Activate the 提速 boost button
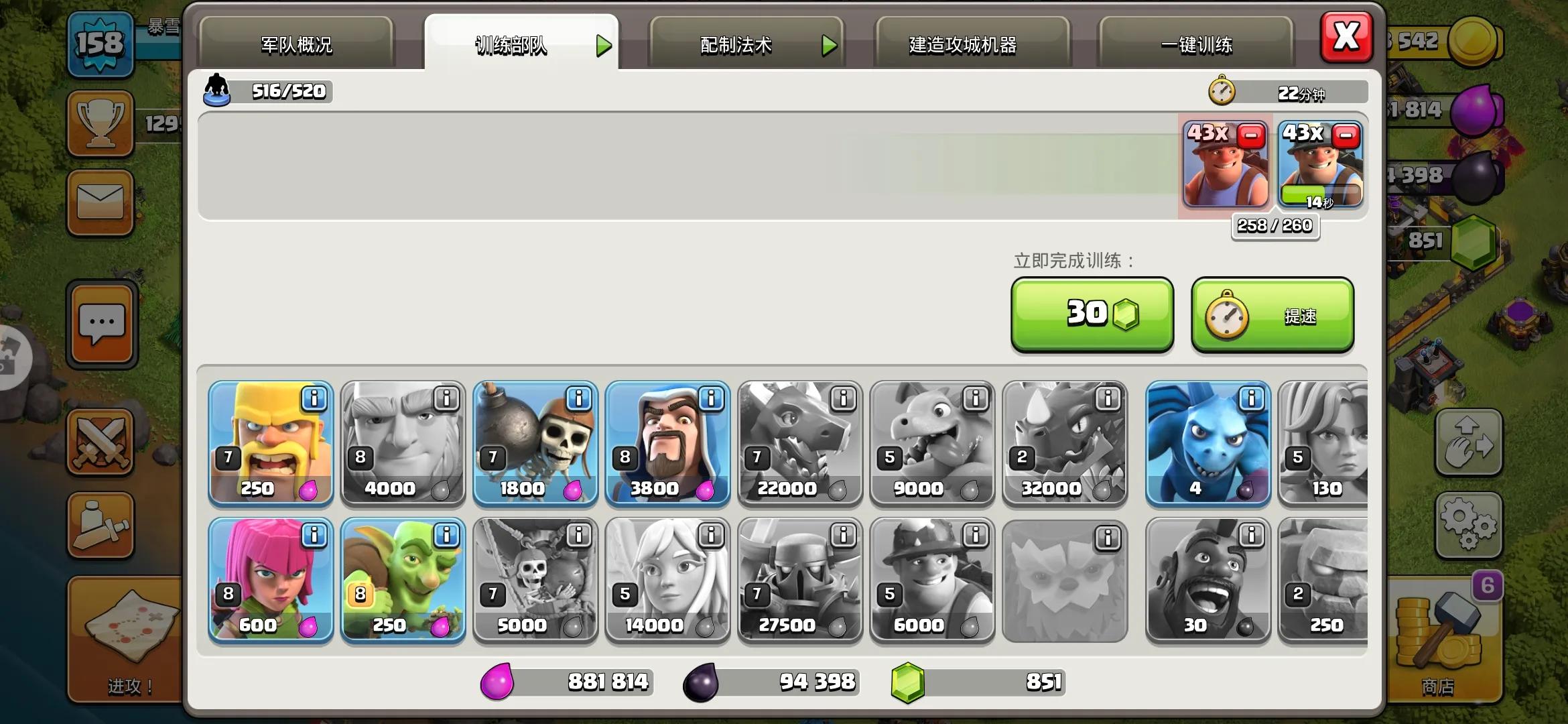Viewport: 1568px width, 724px height. point(1272,315)
